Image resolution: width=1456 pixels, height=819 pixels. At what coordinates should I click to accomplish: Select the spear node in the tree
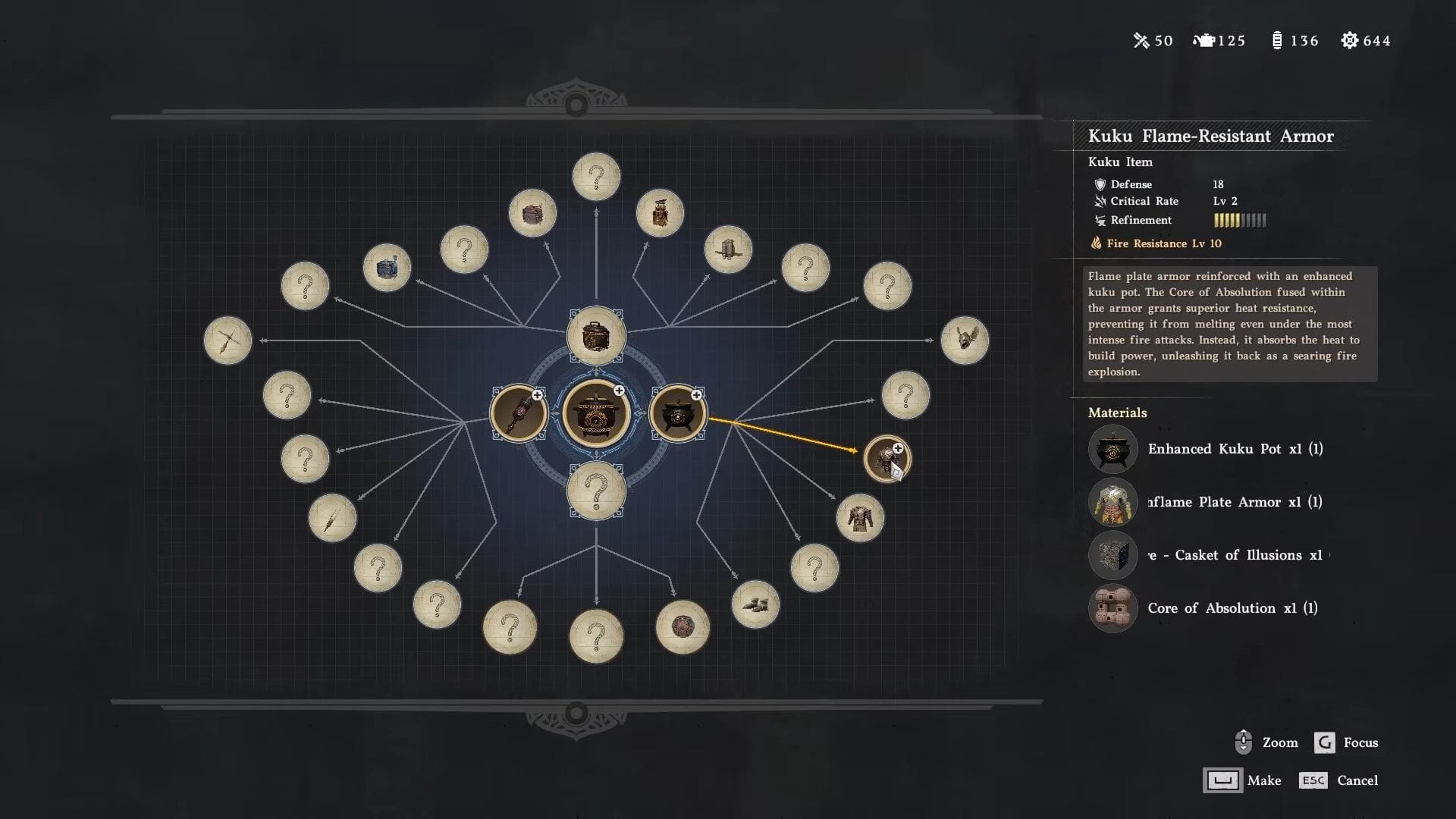click(x=332, y=518)
